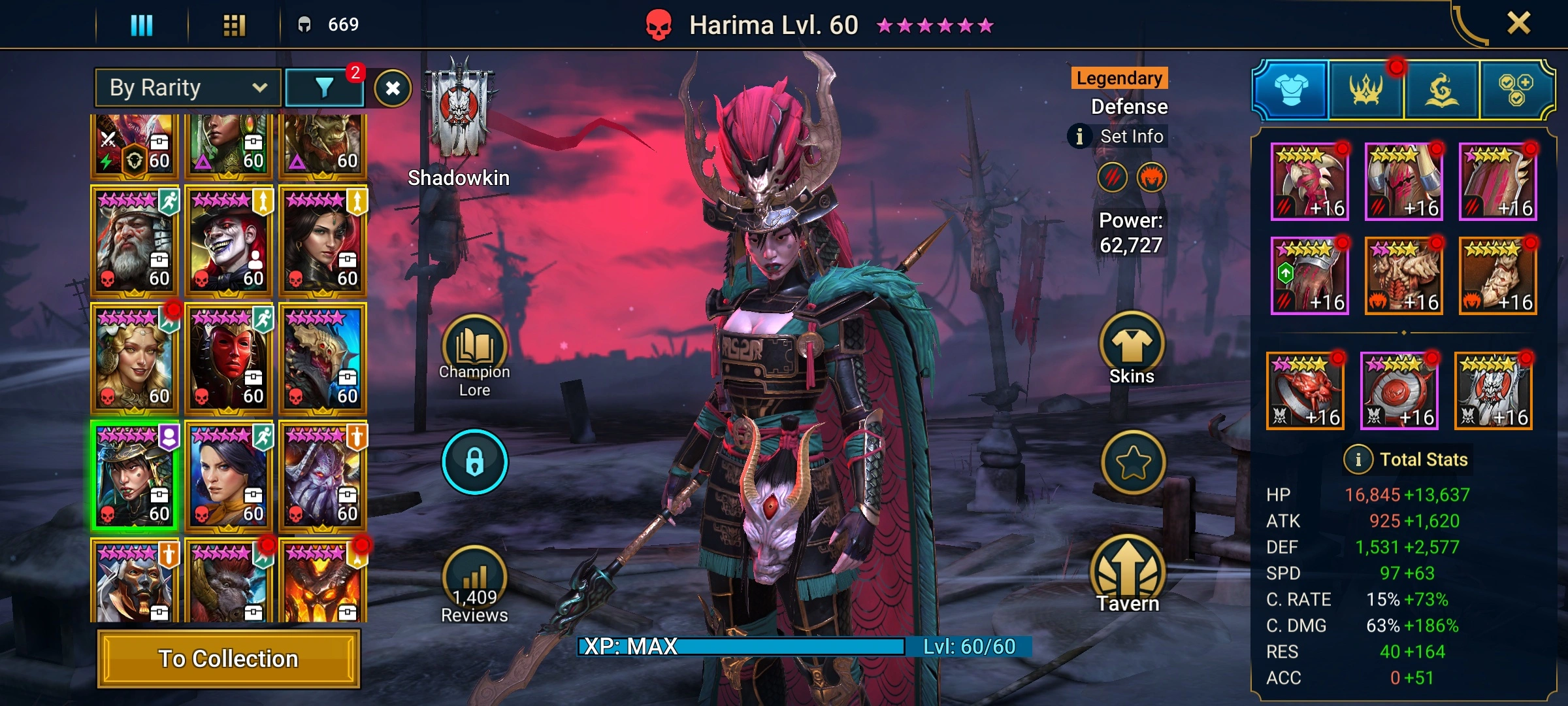This screenshot has width=1568, height=706.
Task: Open the champion filter funnel
Action: (x=324, y=88)
